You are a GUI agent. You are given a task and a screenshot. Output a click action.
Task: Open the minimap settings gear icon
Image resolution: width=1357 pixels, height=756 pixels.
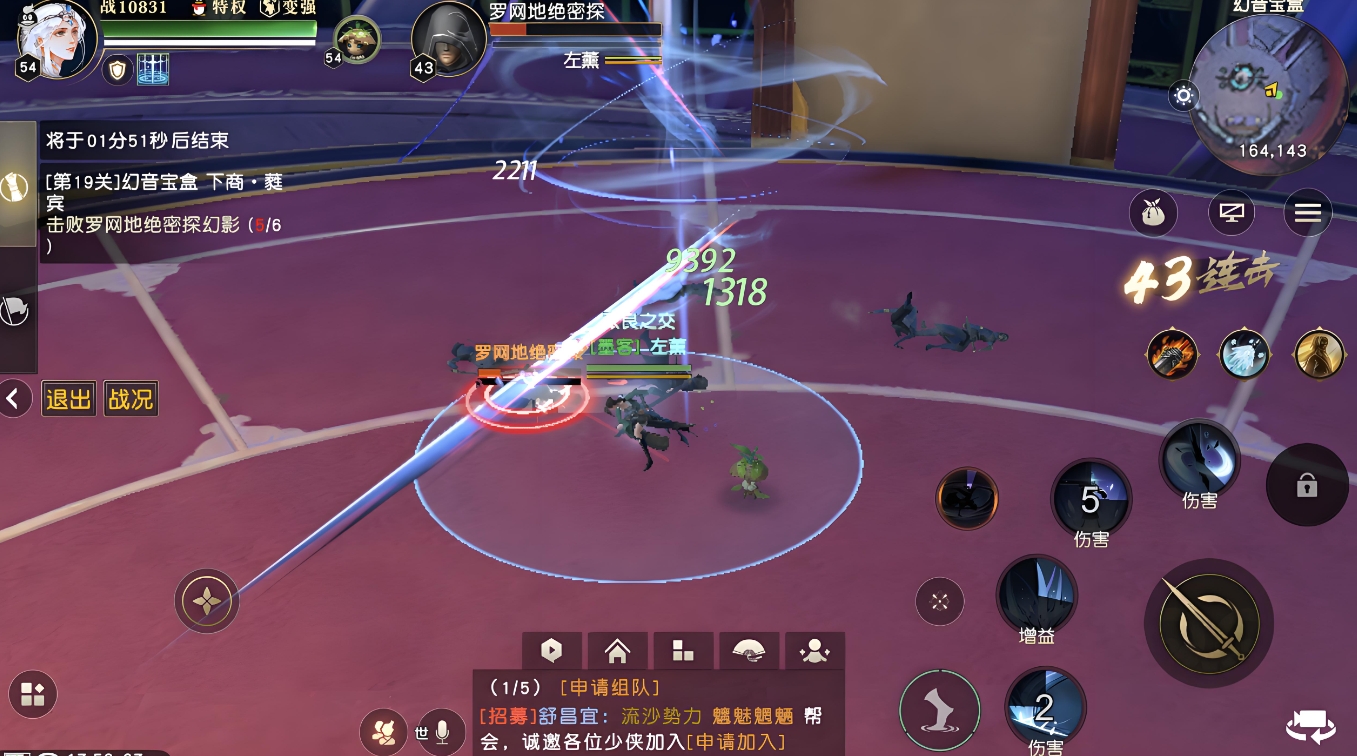click(x=1183, y=96)
